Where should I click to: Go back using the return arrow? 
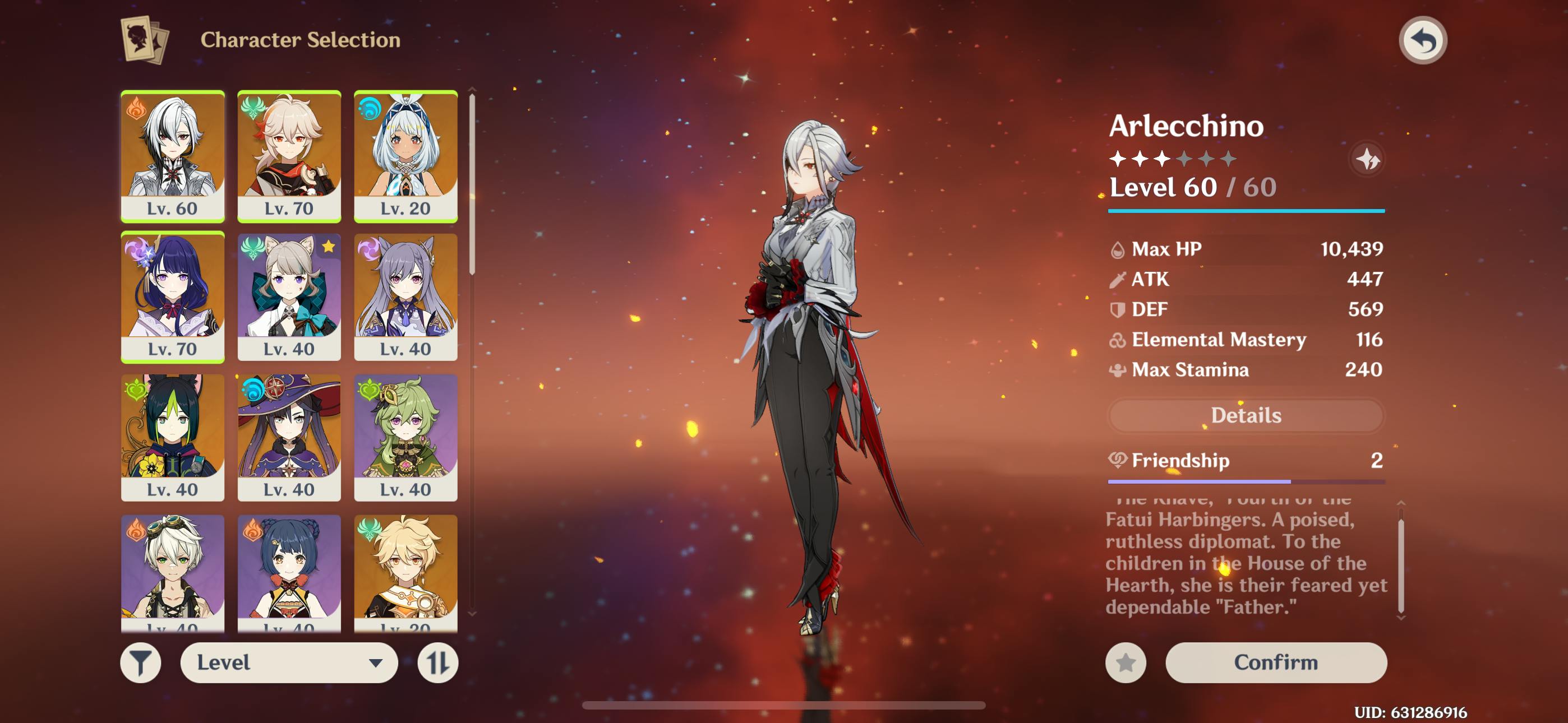click(1423, 41)
